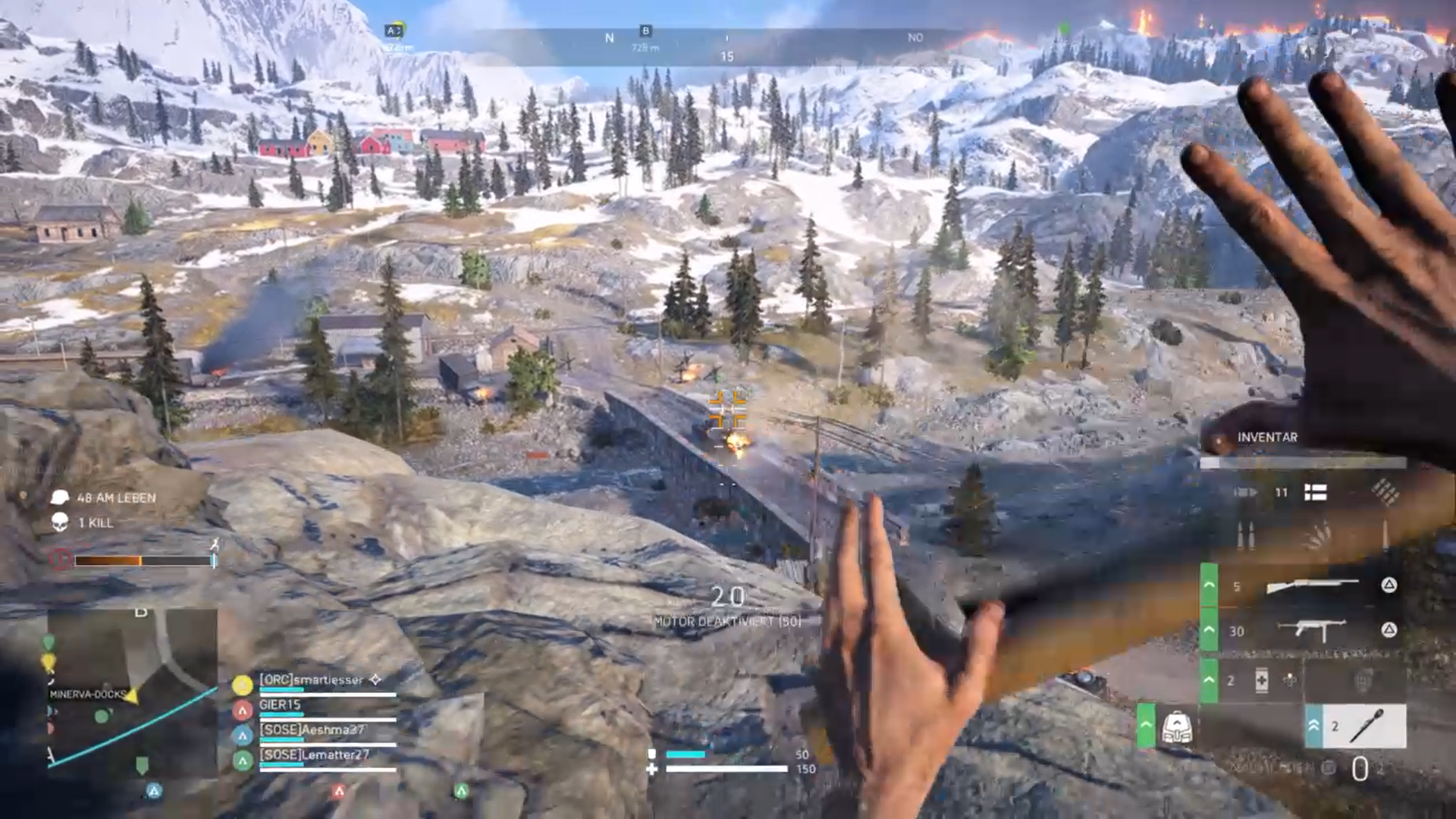Click the objective B compass marker
The height and width of the screenshot is (819, 1456).
tap(645, 31)
